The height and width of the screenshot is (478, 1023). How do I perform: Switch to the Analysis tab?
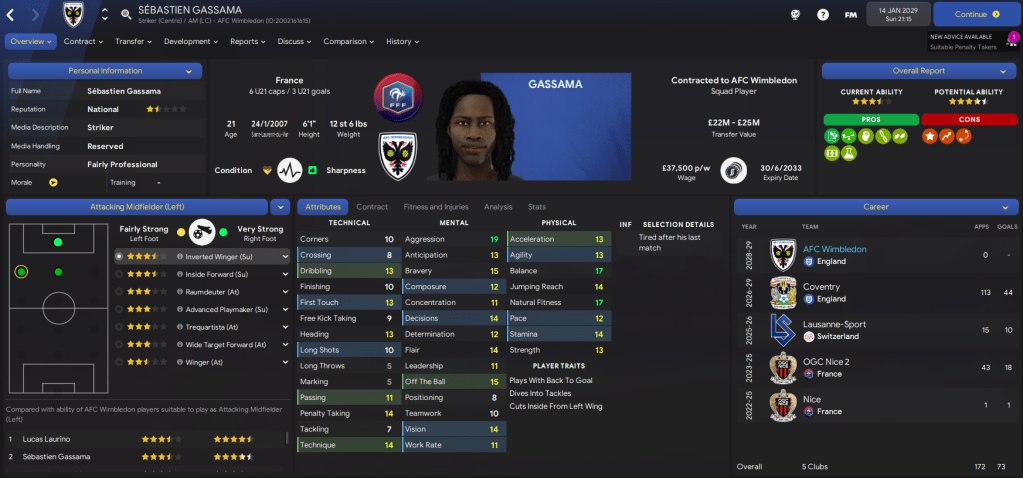click(x=497, y=207)
